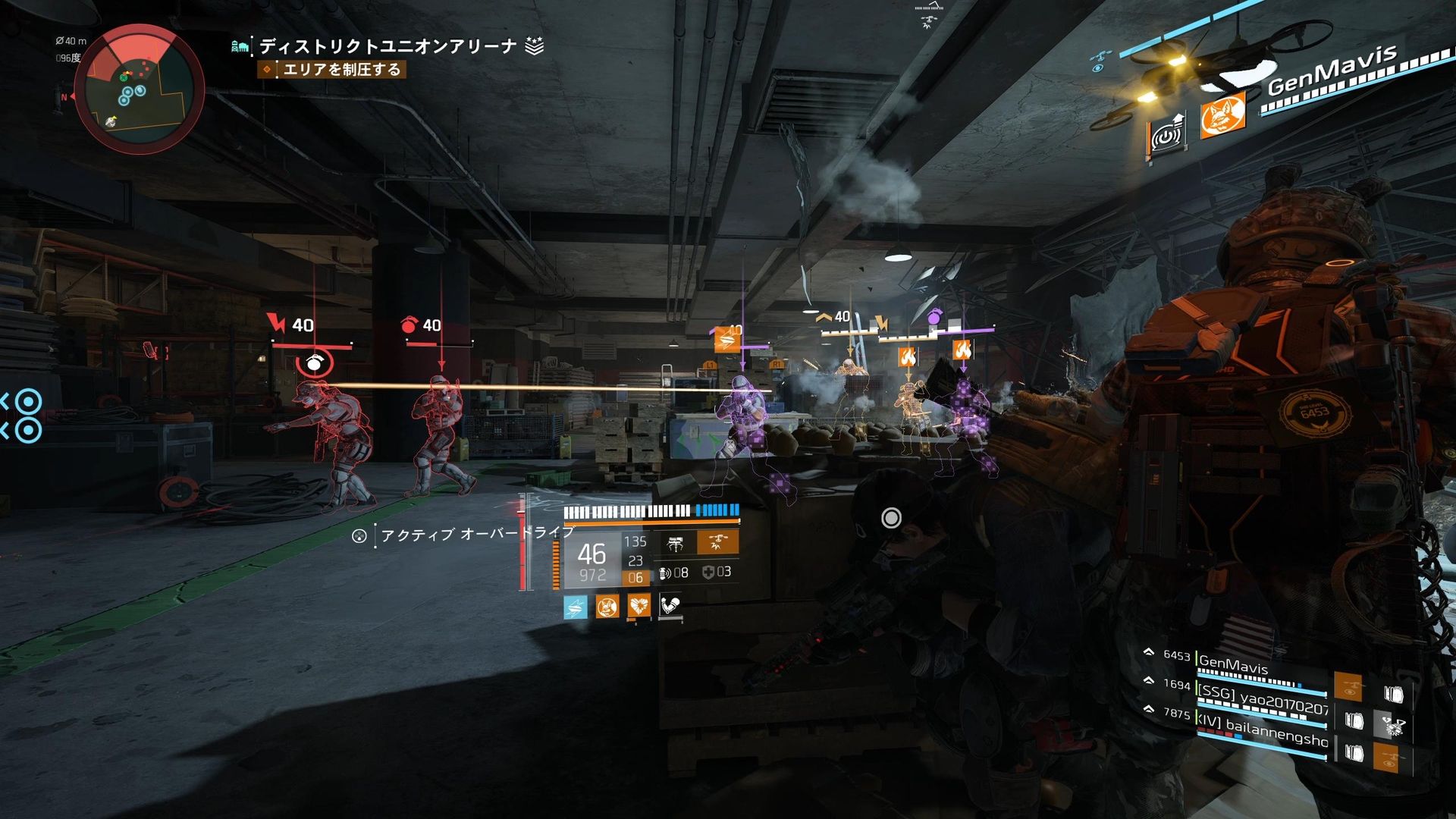The width and height of the screenshot is (1456, 819).
Task: Click the flexed arm overdrive buff icon
Action: point(670,606)
